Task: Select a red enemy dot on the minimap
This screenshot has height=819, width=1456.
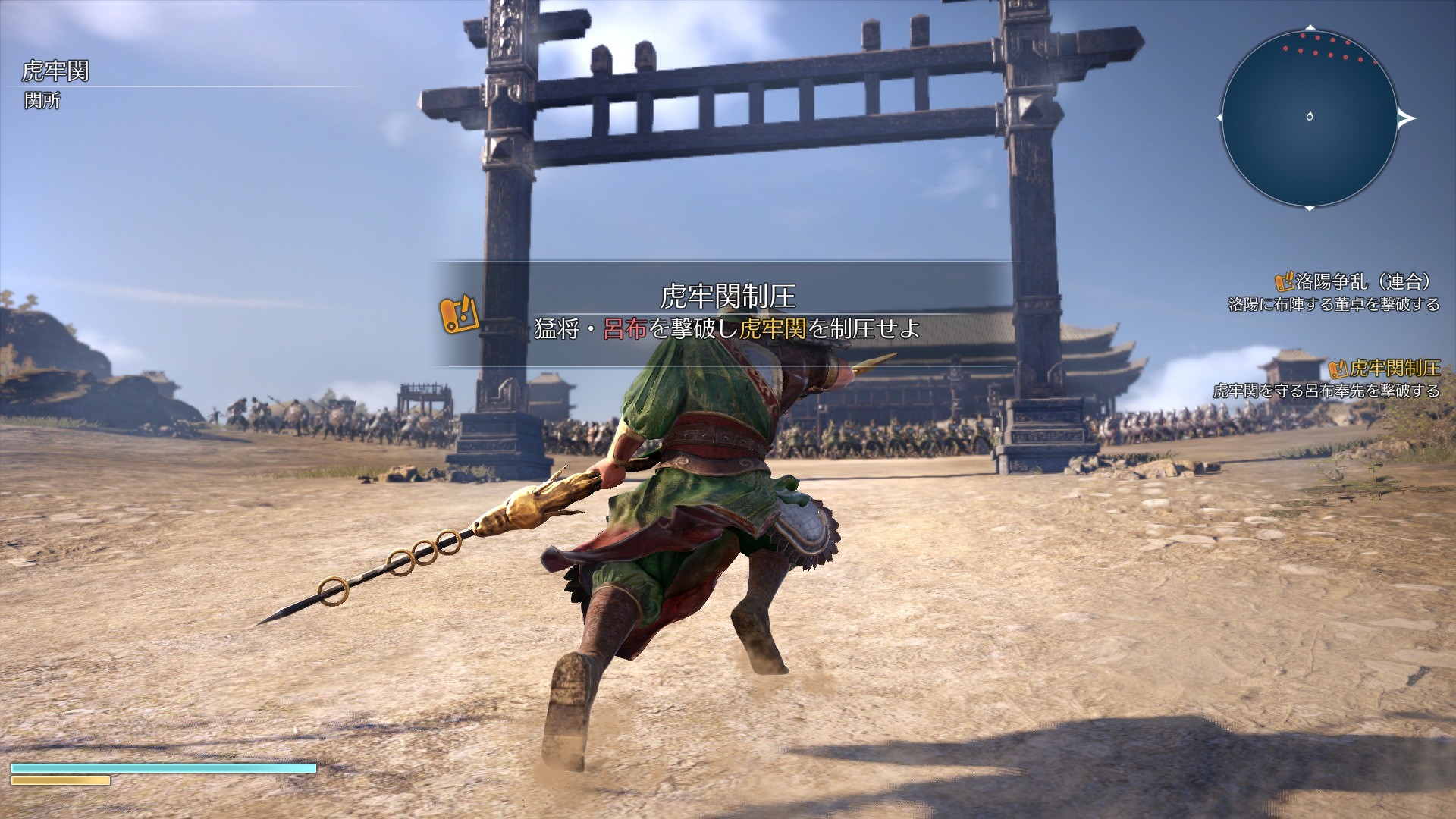Action: pyautogui.click(x=1304, y=36)
